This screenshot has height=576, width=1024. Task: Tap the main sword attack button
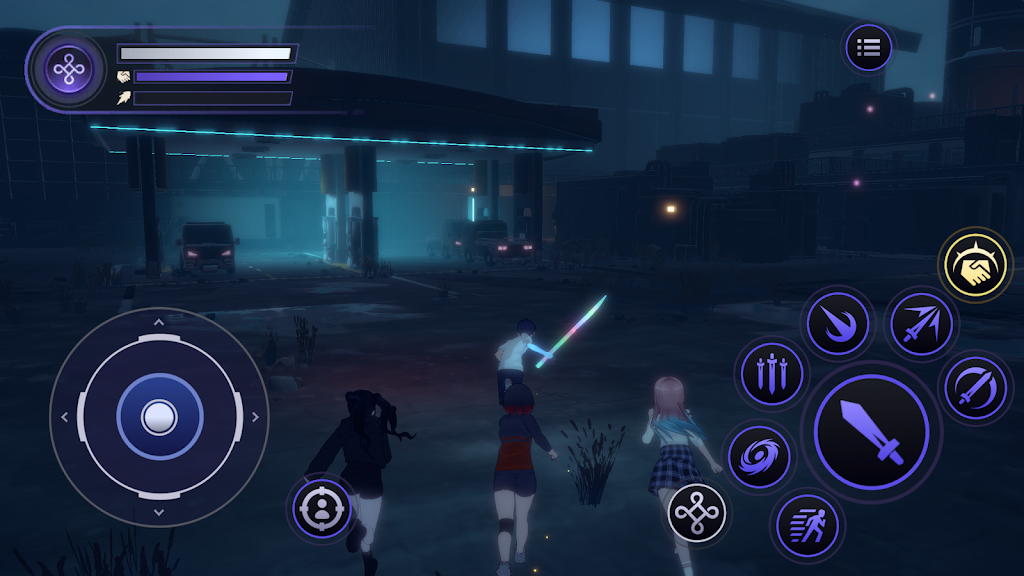point(871,432)
